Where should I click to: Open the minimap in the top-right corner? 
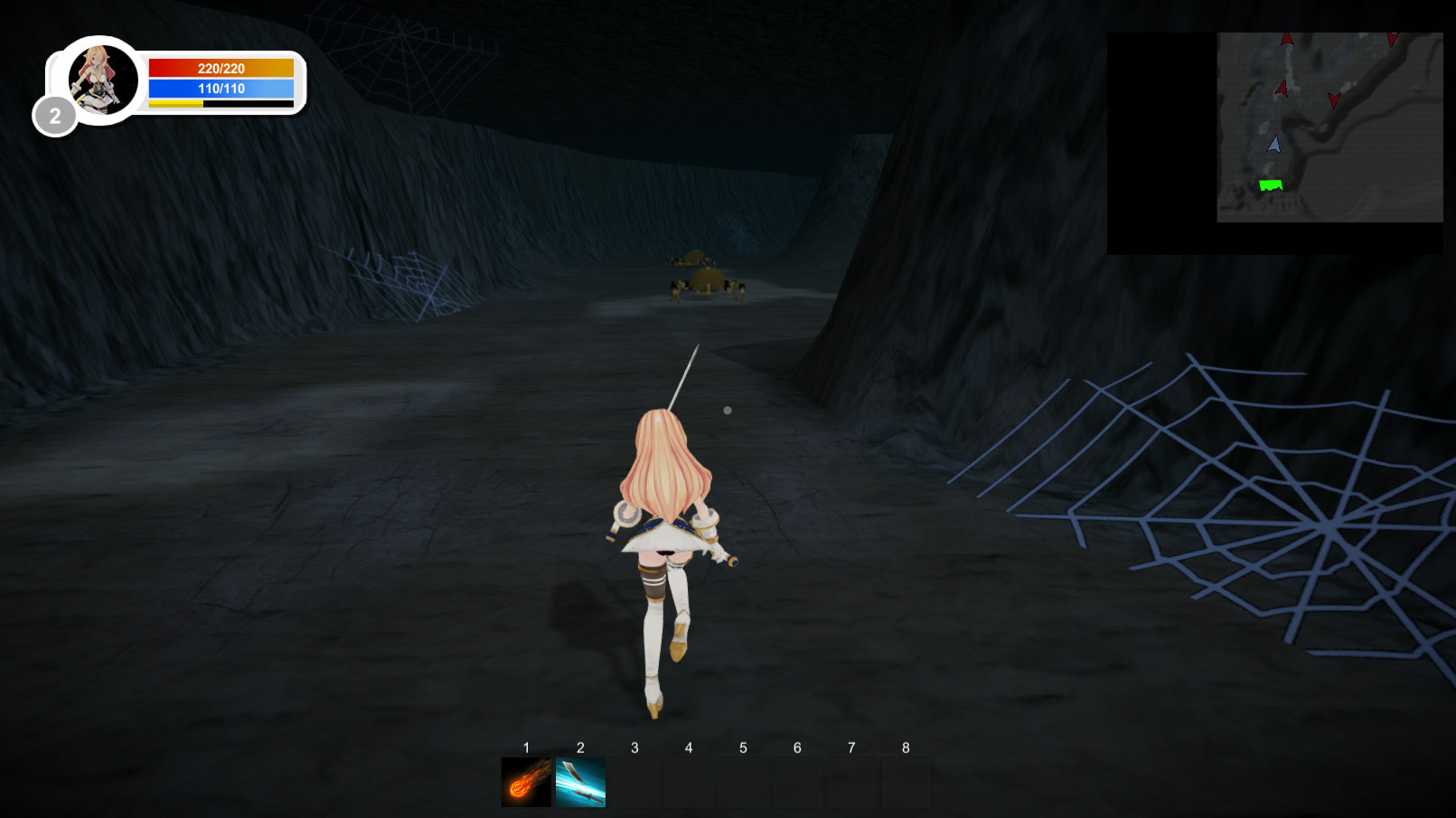(1329, 127)
